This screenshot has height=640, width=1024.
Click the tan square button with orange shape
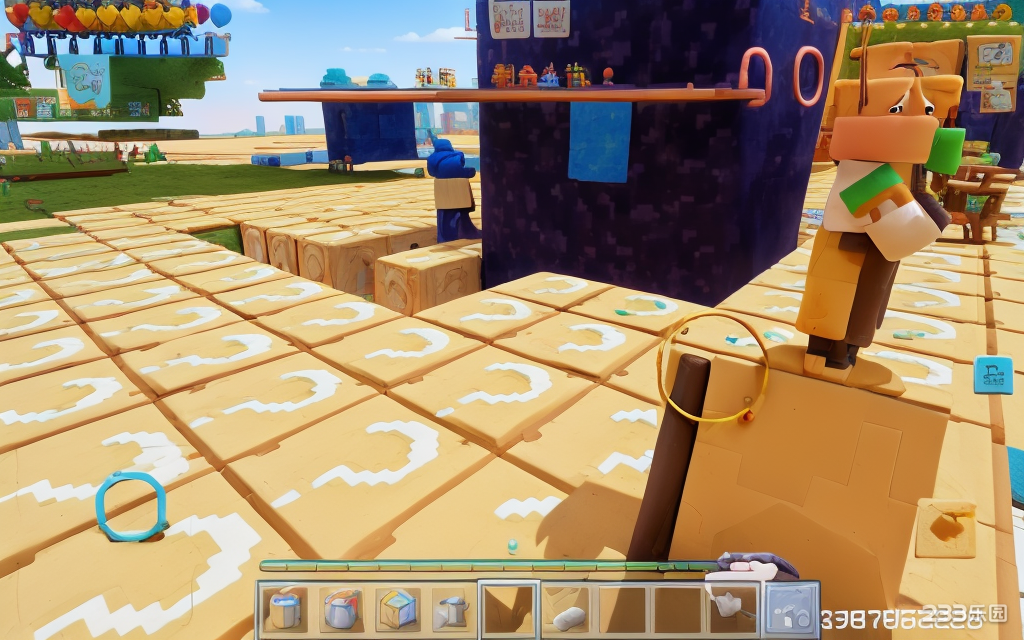click(945, 528)
